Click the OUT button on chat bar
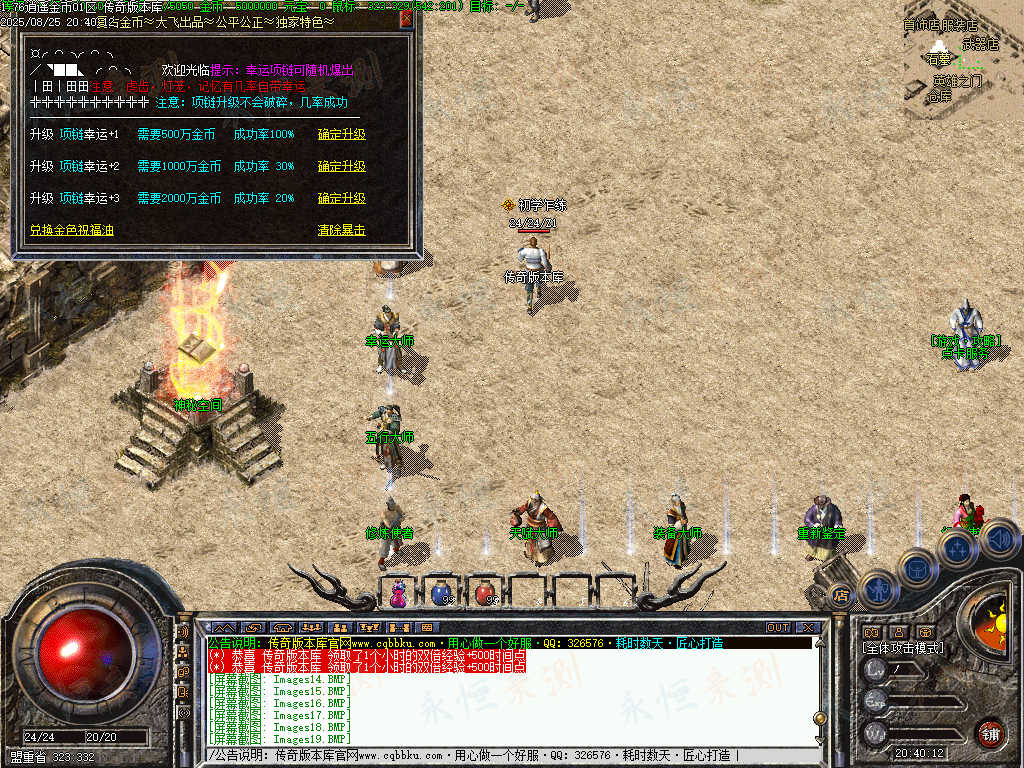The height and width of the screenshot is (768, 1024). pos(778,628)
